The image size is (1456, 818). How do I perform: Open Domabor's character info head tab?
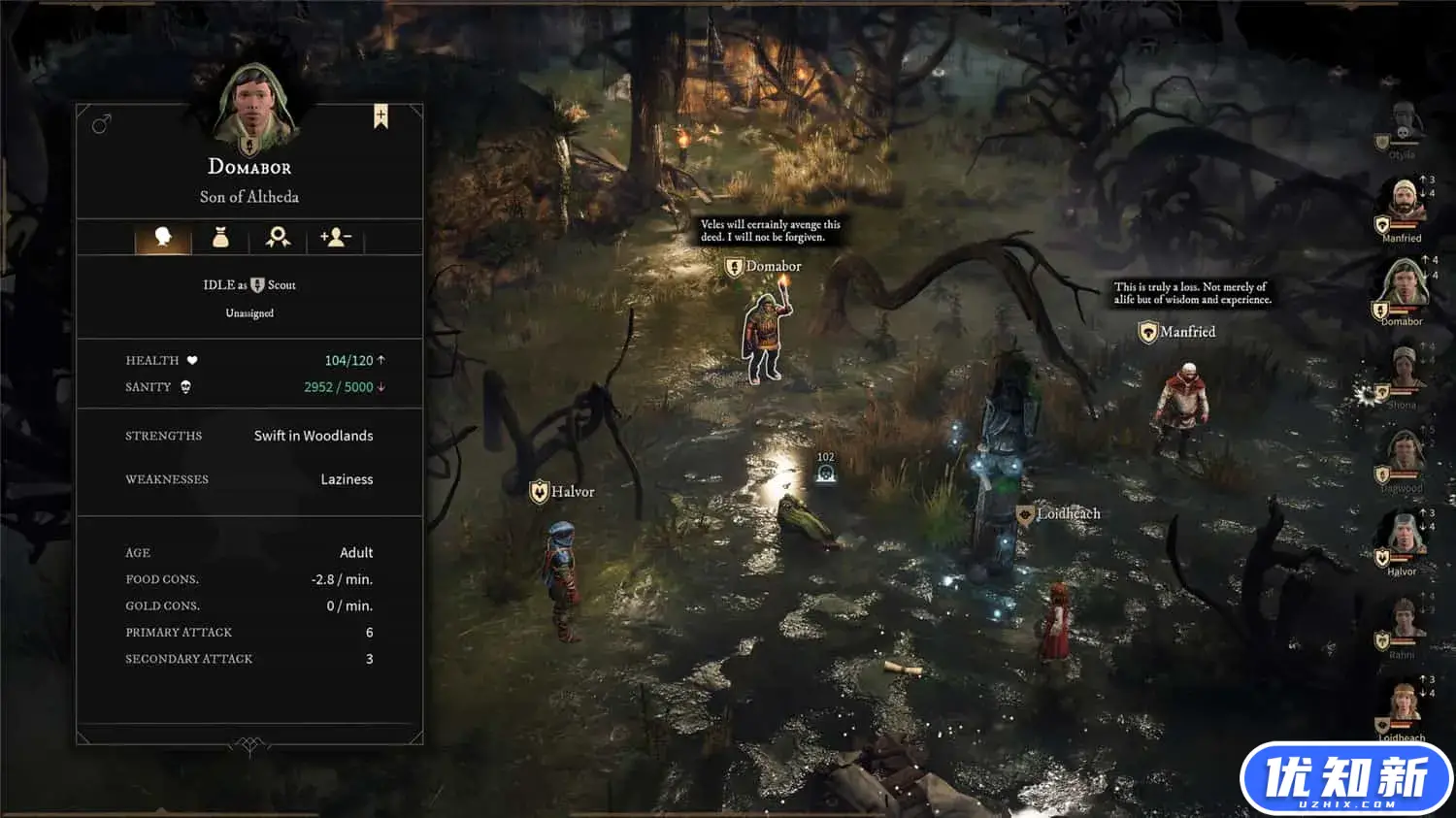click(162, 237)
